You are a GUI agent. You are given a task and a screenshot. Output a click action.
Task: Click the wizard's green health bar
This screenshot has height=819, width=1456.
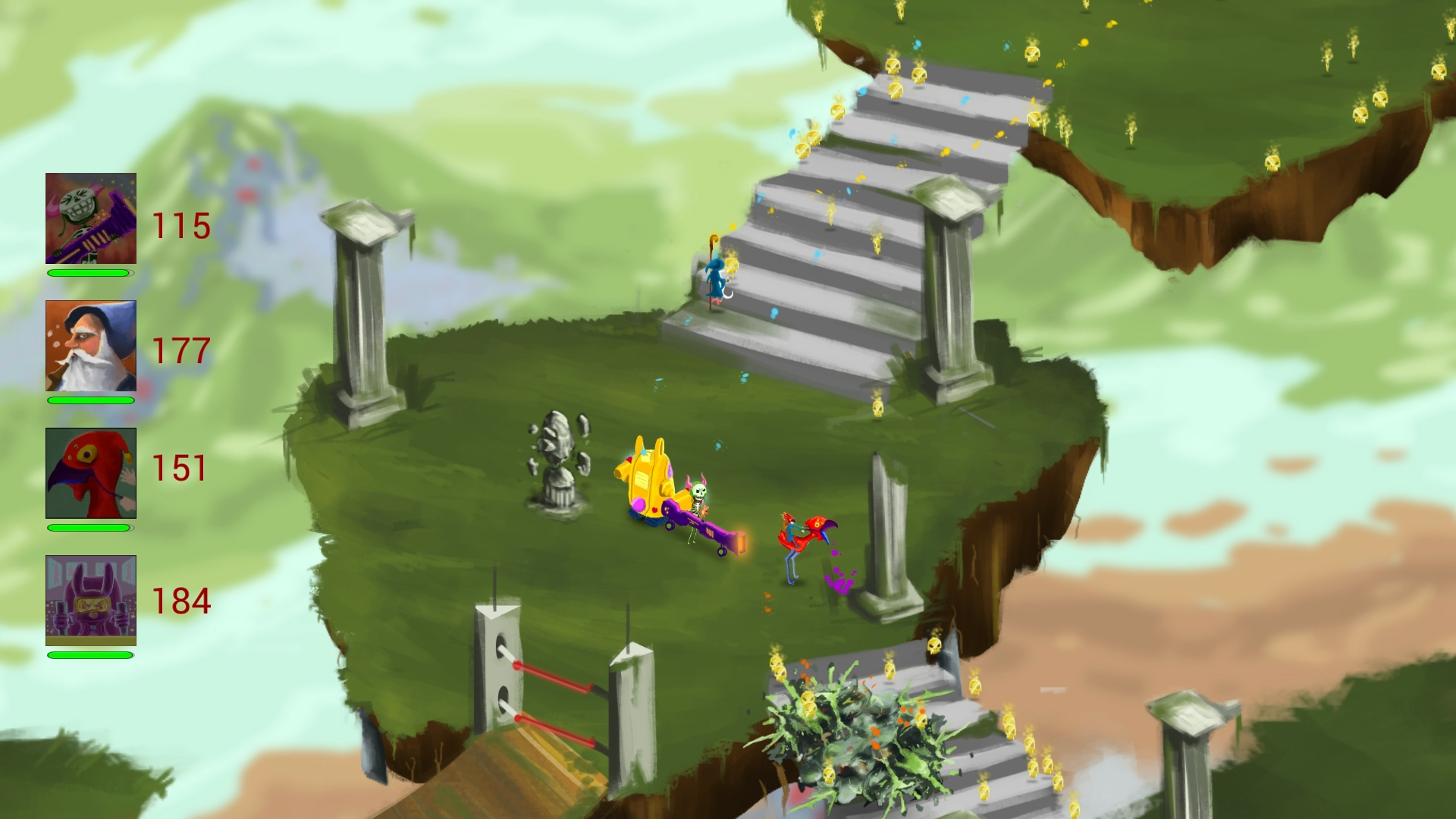tap(86, 402)
